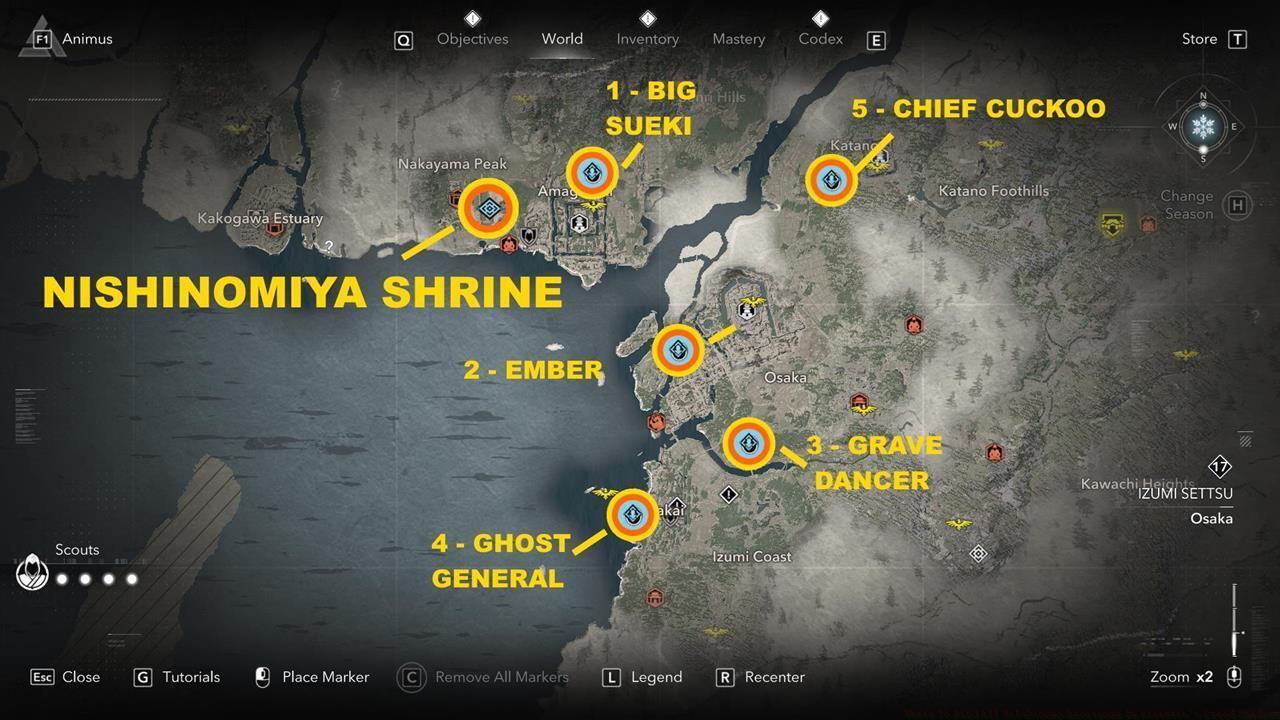Click the Ghost General marker near Sakai
Viewport: 1280px width, 720px height.
pos(632,515)
